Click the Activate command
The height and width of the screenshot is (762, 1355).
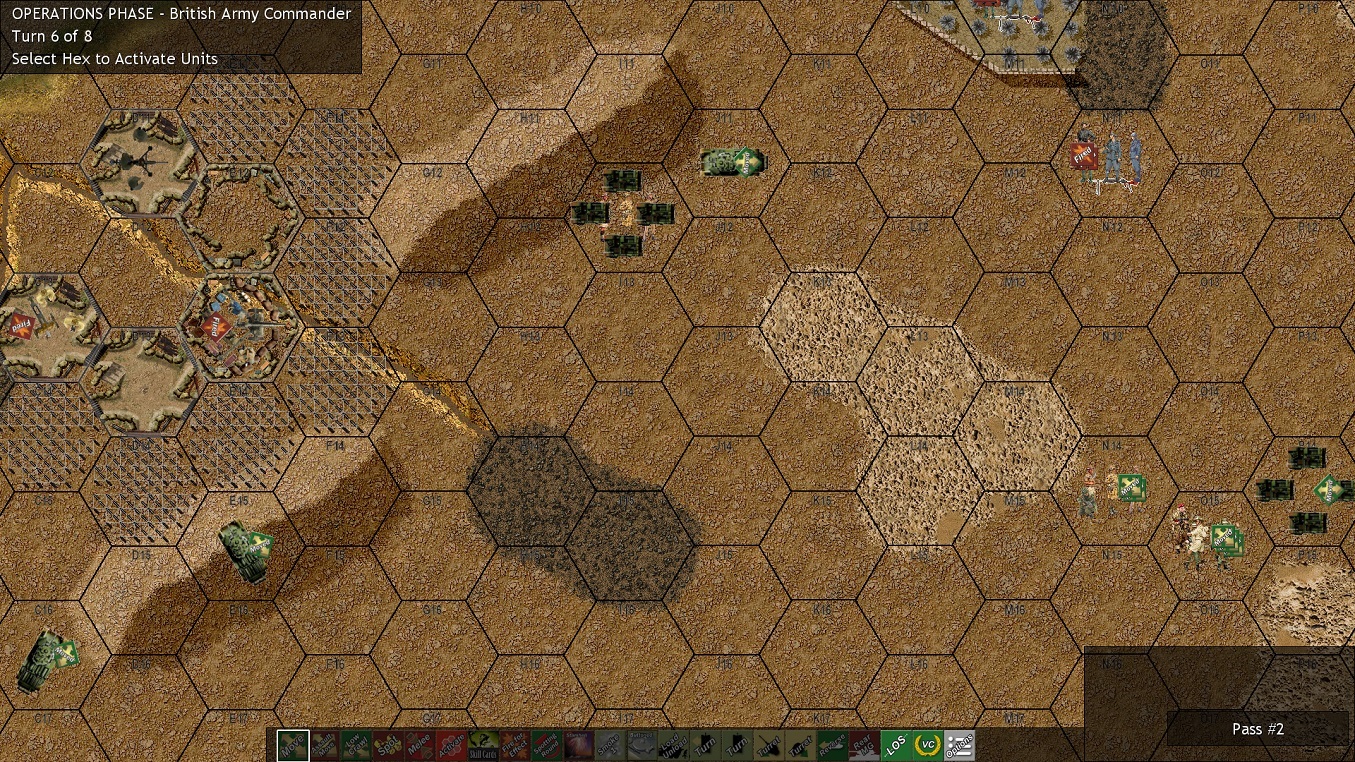[454, 745]
